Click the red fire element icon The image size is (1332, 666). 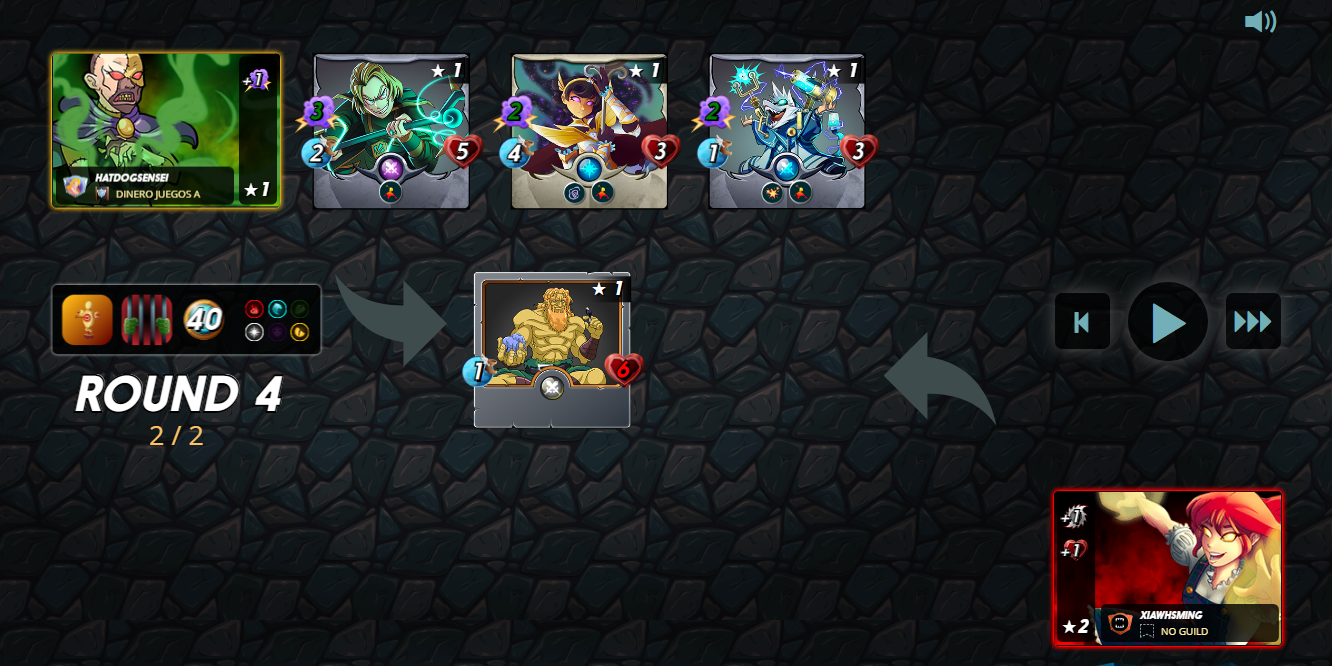tap(254, 309)
